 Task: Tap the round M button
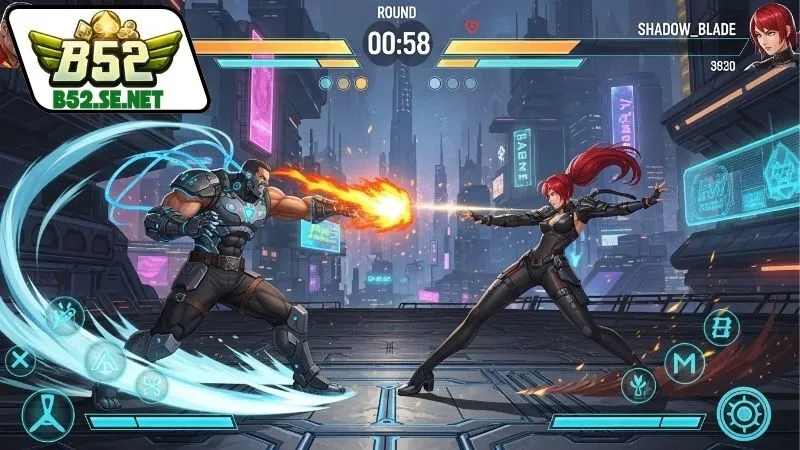[x=684, y=364]
